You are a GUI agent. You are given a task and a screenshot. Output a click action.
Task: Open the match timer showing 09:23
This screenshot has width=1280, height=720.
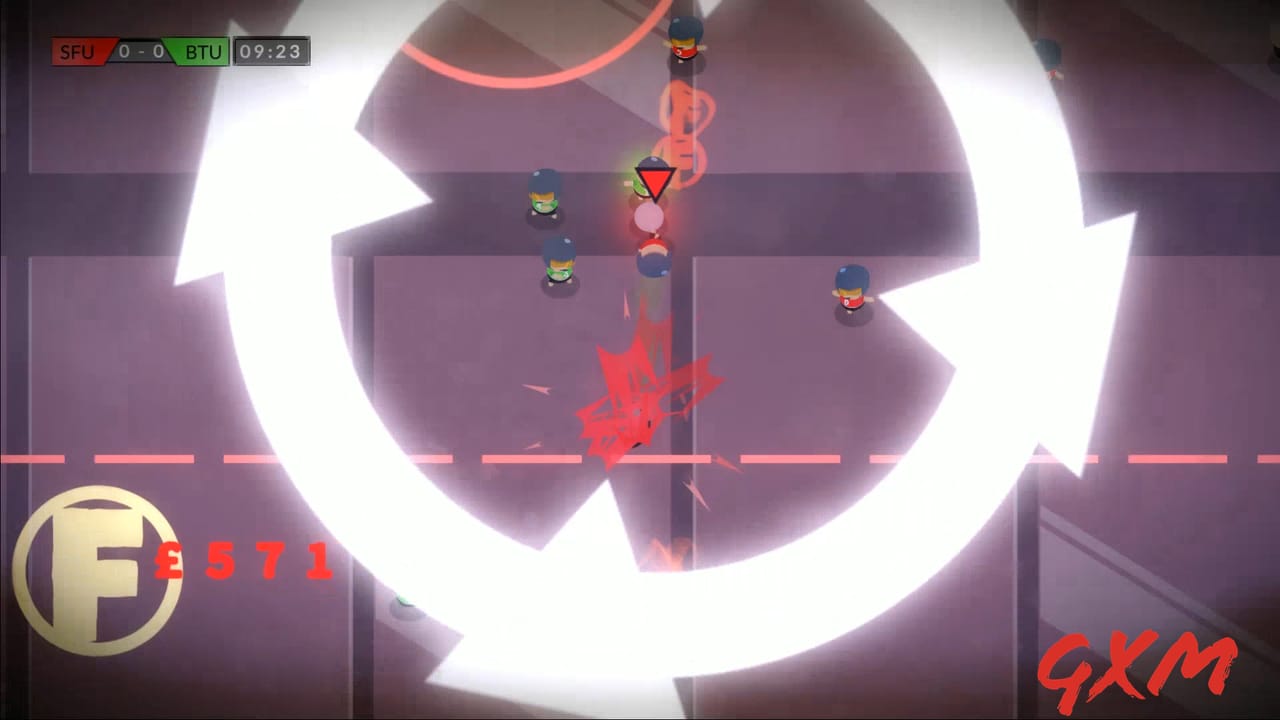272,52
